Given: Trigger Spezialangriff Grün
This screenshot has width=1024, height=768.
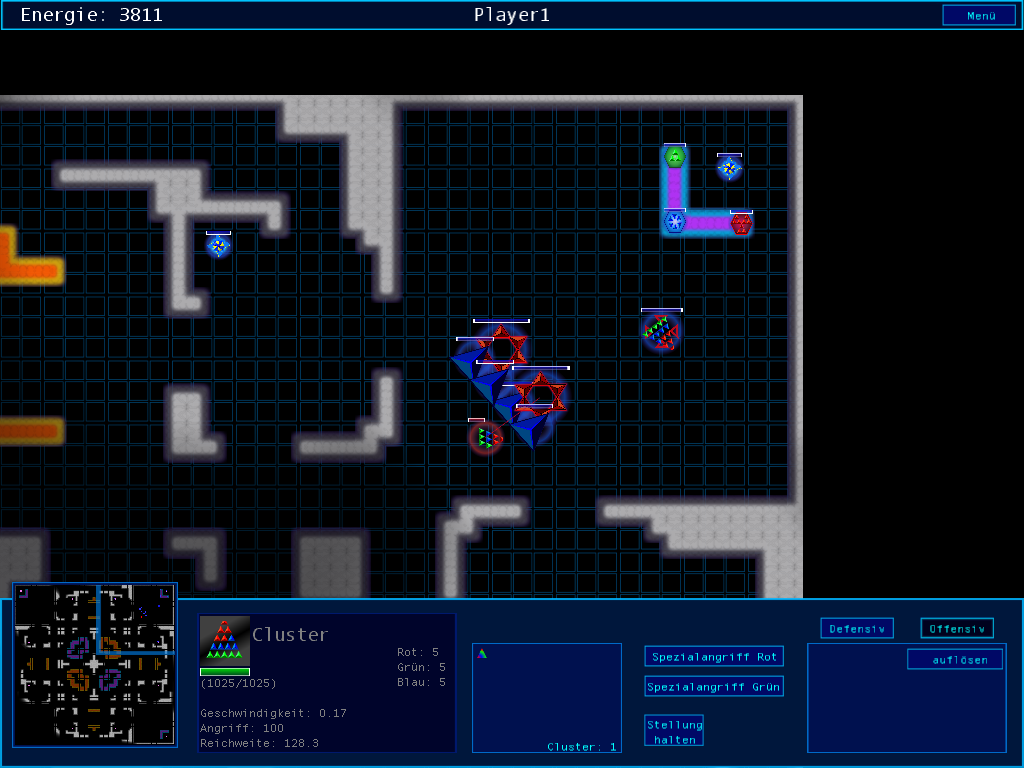Looking at the screenshot, I should (x=713, y=687).
